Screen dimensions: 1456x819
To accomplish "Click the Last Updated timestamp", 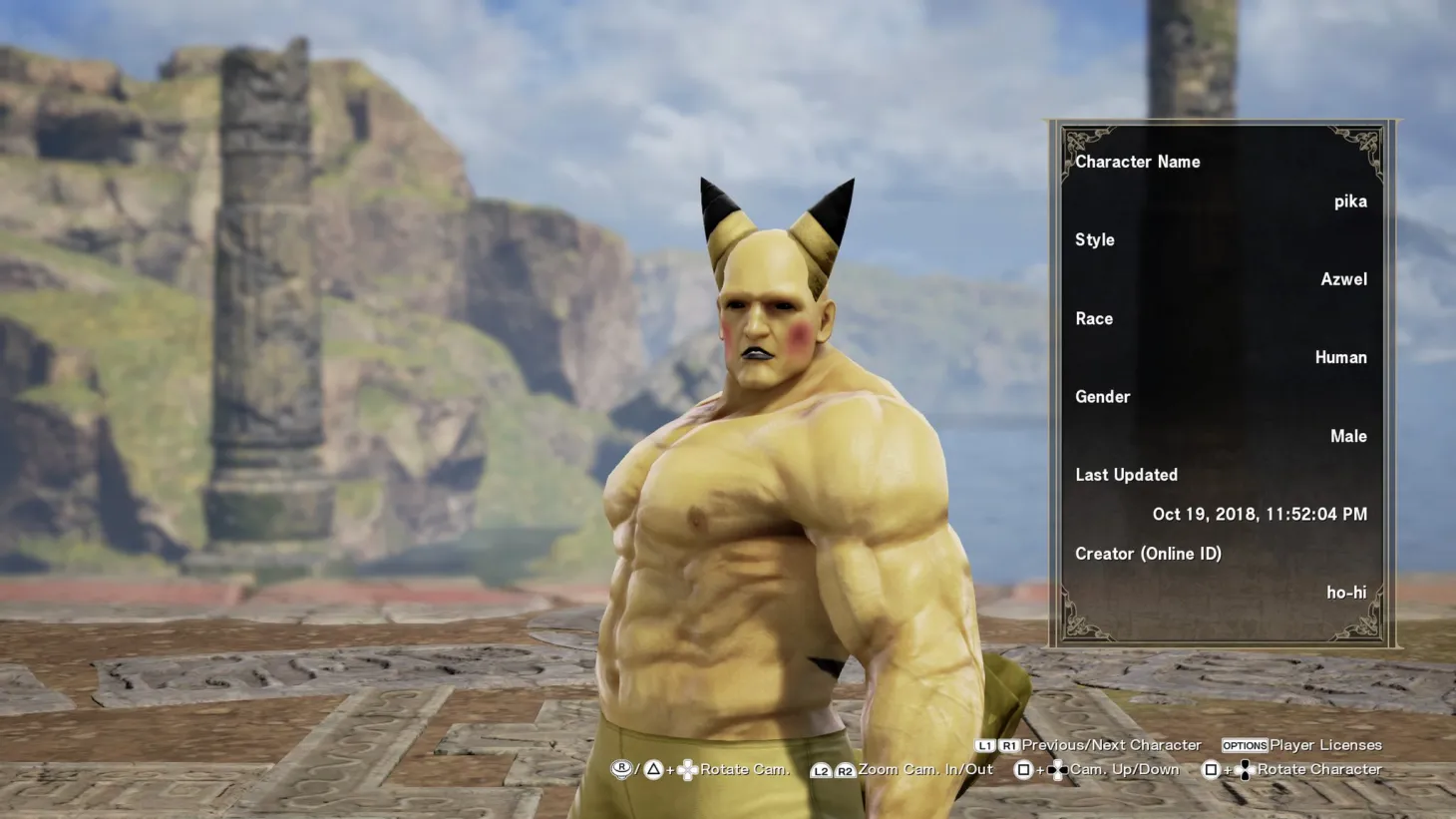I will point(1260,514).
